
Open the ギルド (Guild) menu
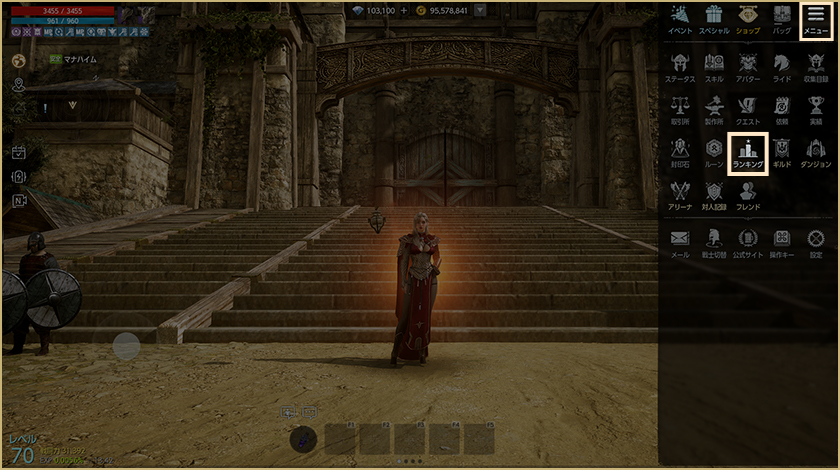(782, 153)
